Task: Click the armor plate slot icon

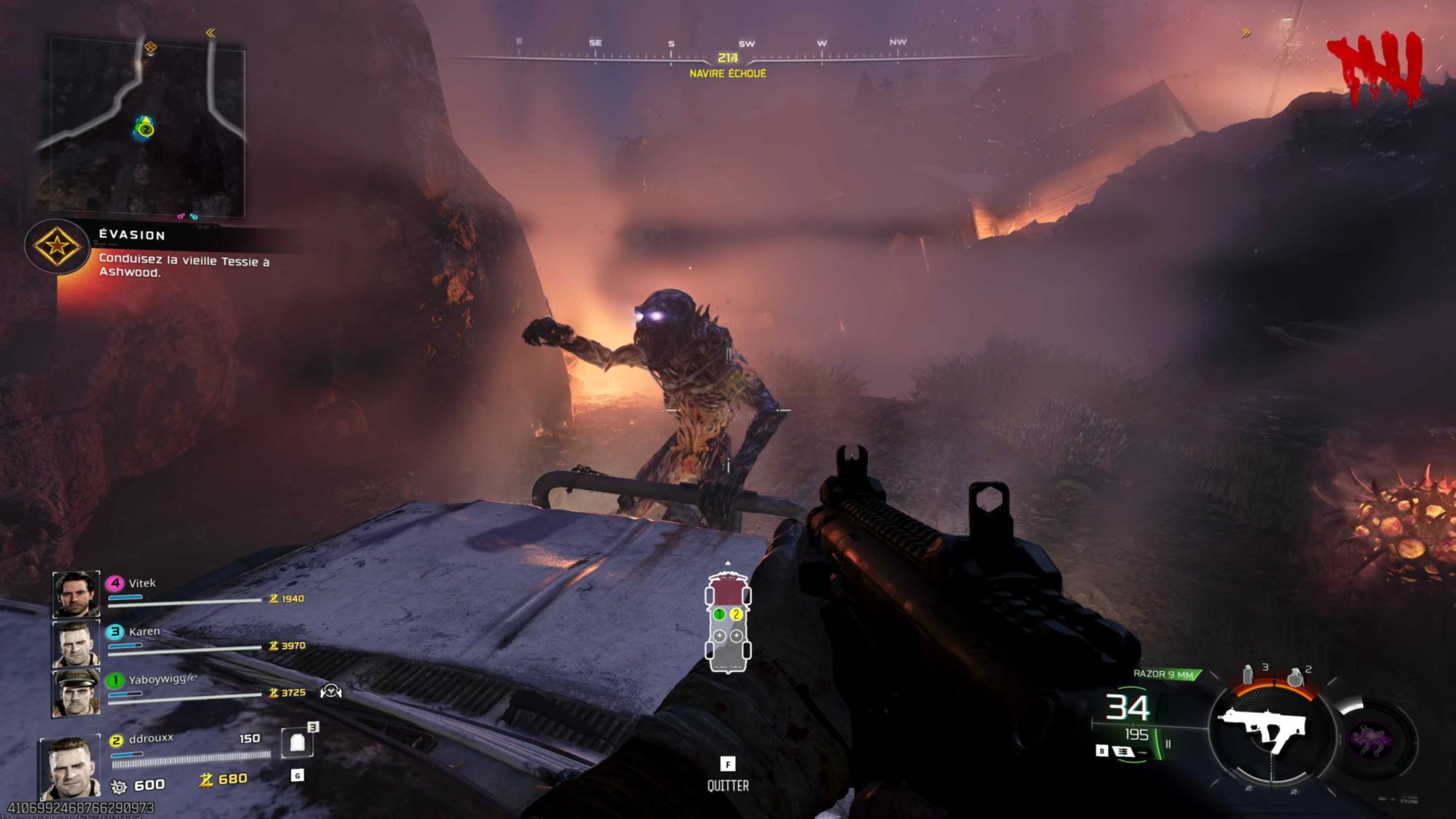Action: [297, 743]
